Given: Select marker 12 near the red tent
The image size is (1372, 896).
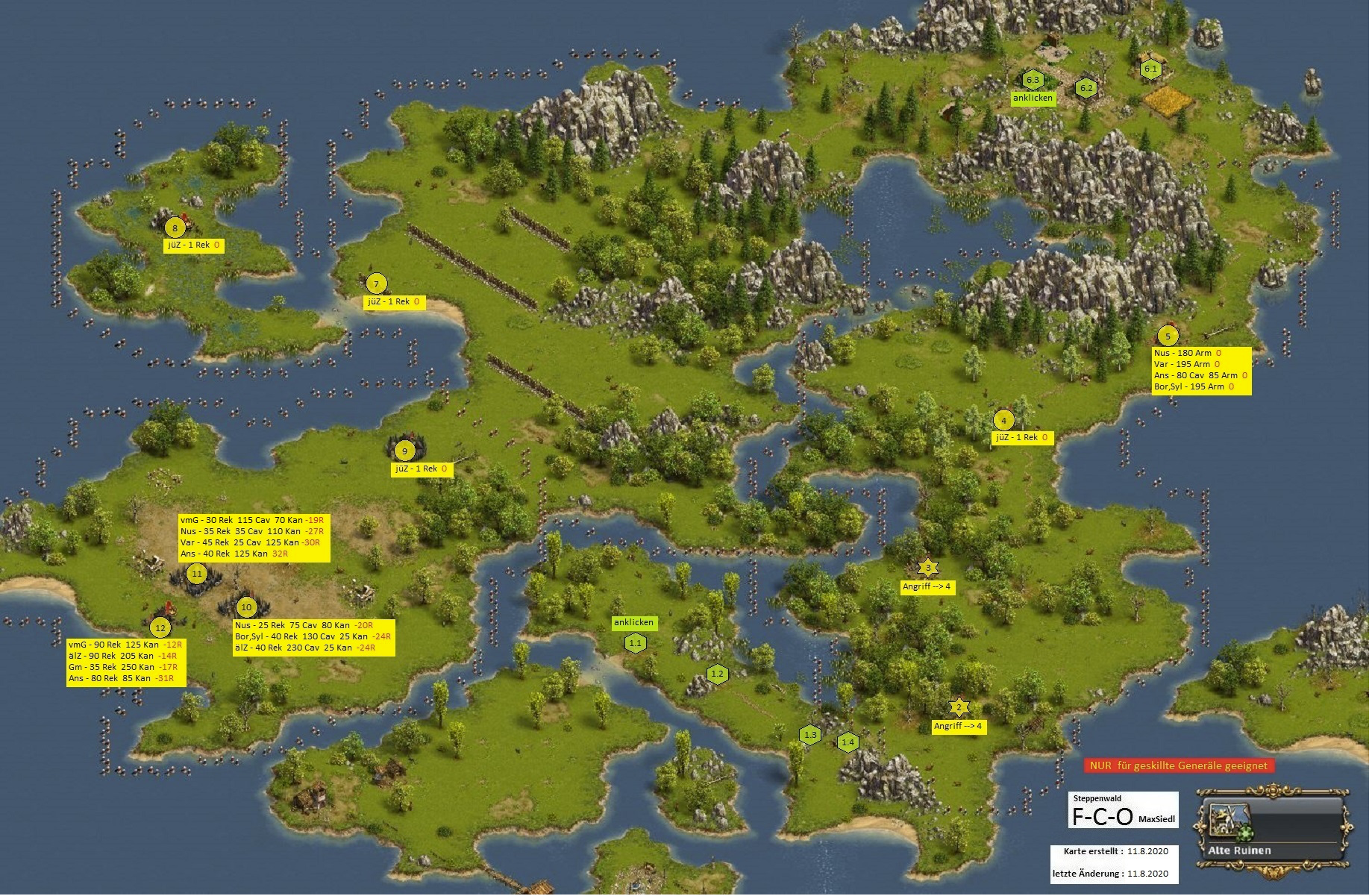Looking at the screenshot, I should click(x=160, y=628).
